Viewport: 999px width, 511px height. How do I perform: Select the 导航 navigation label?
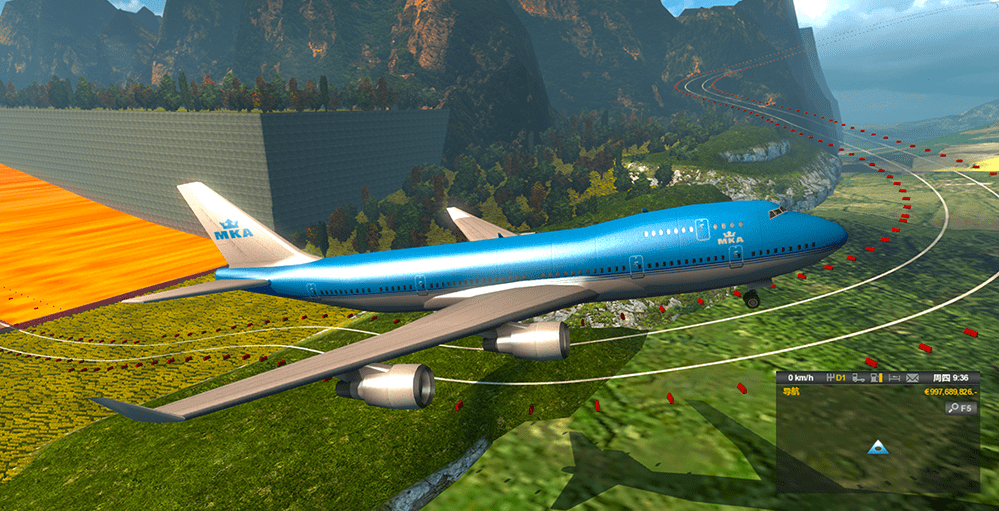coord(792,392)
